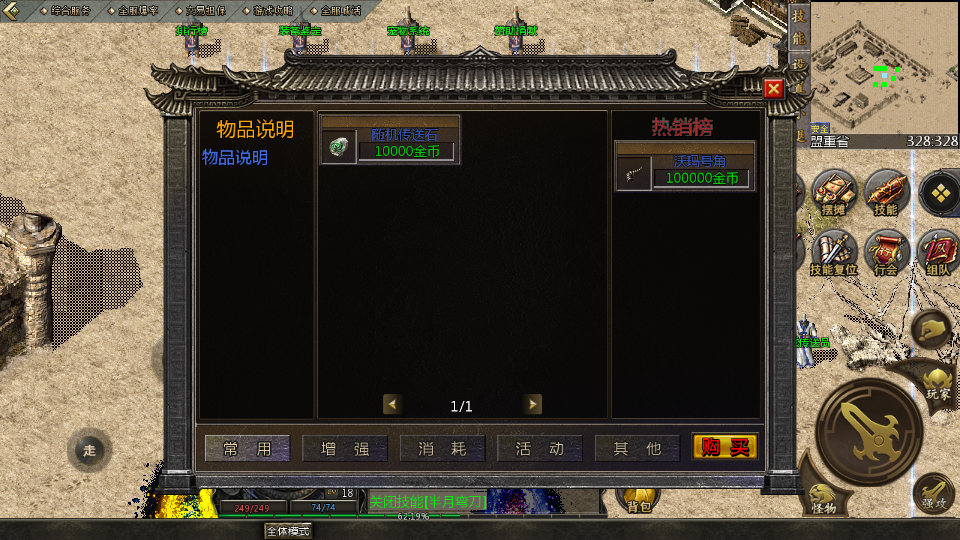Viewport: 960px width, 540px height.
Task: Open the minimap
Action: [883, 68]
